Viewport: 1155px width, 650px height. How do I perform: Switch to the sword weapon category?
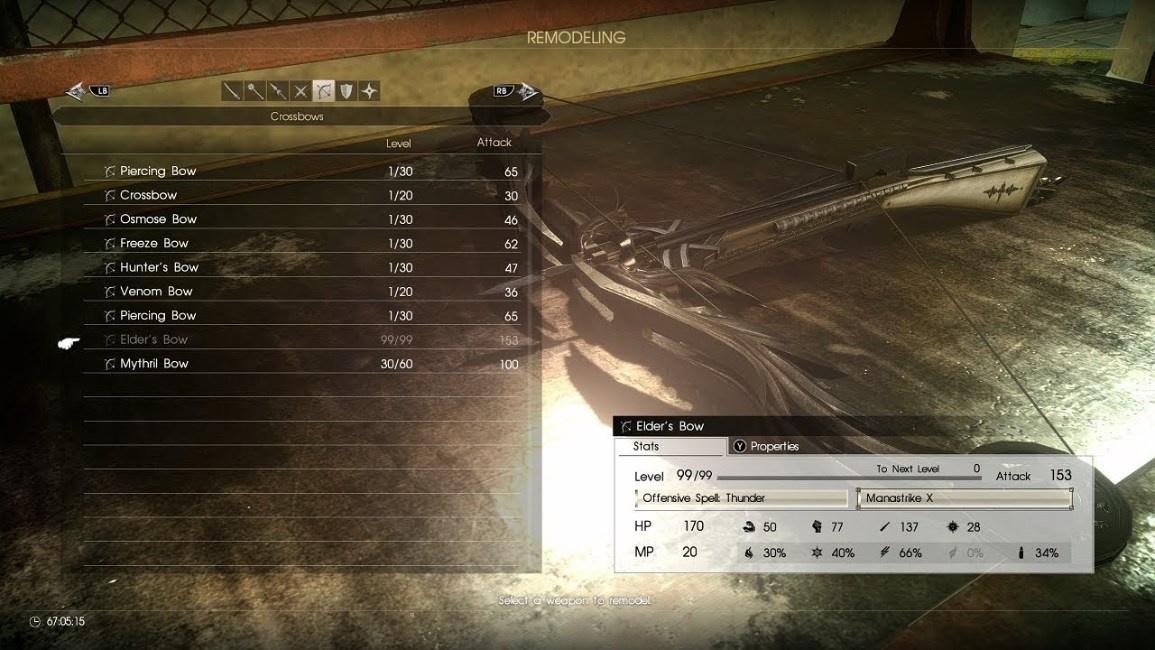(232, 91)
